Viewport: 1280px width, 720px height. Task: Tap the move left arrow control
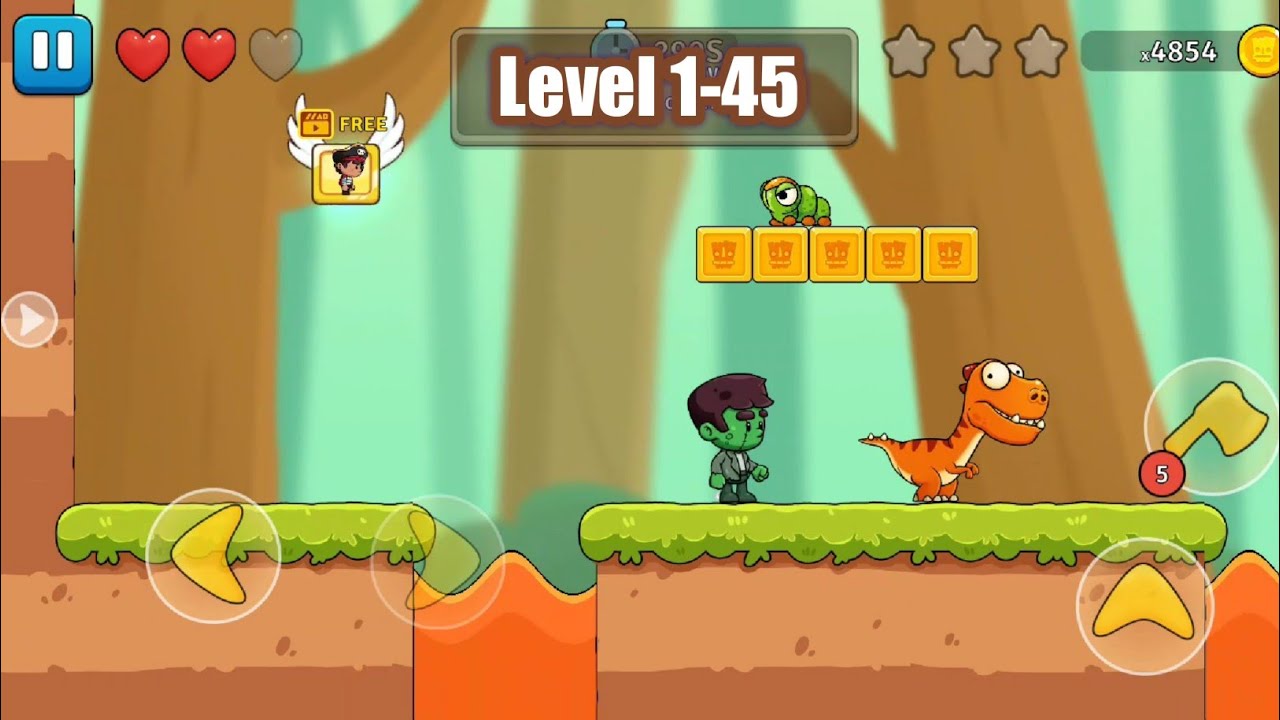212,555
